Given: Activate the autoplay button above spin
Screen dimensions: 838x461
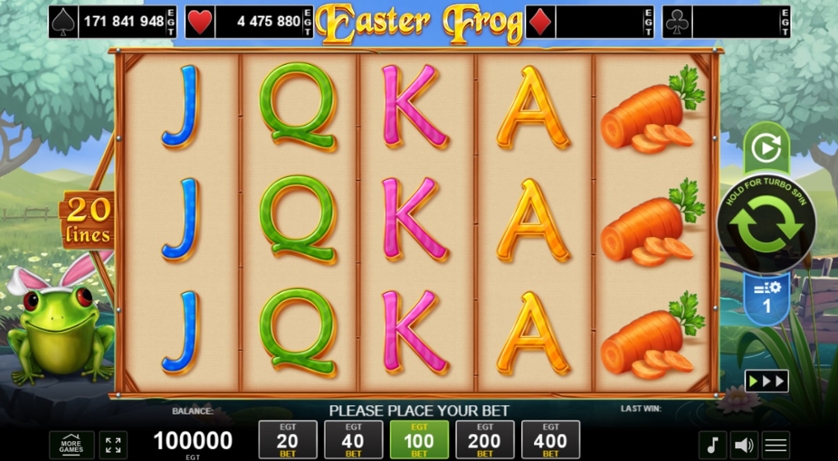Looking at the screenshot, I should [765, 150].
